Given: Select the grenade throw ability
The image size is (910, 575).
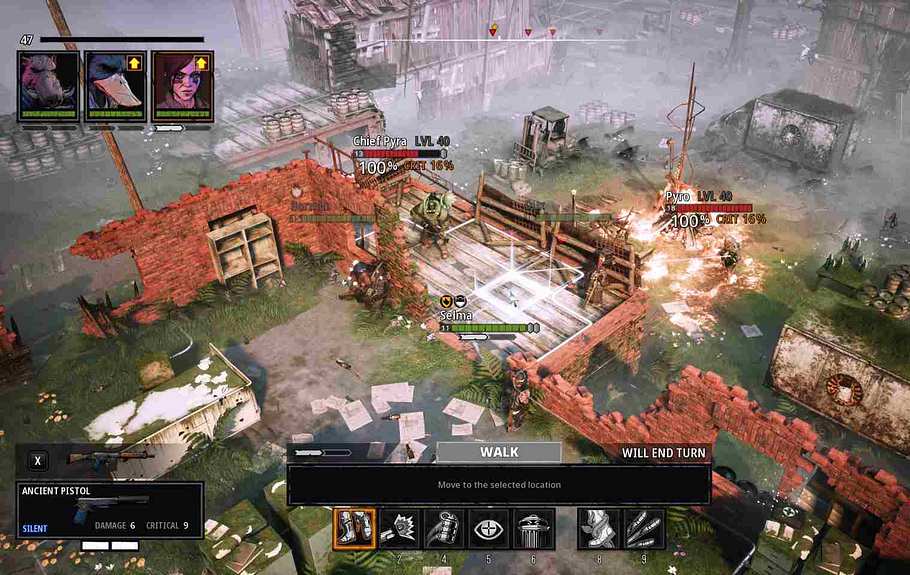Looking at the screenshot, I should 444,528.
